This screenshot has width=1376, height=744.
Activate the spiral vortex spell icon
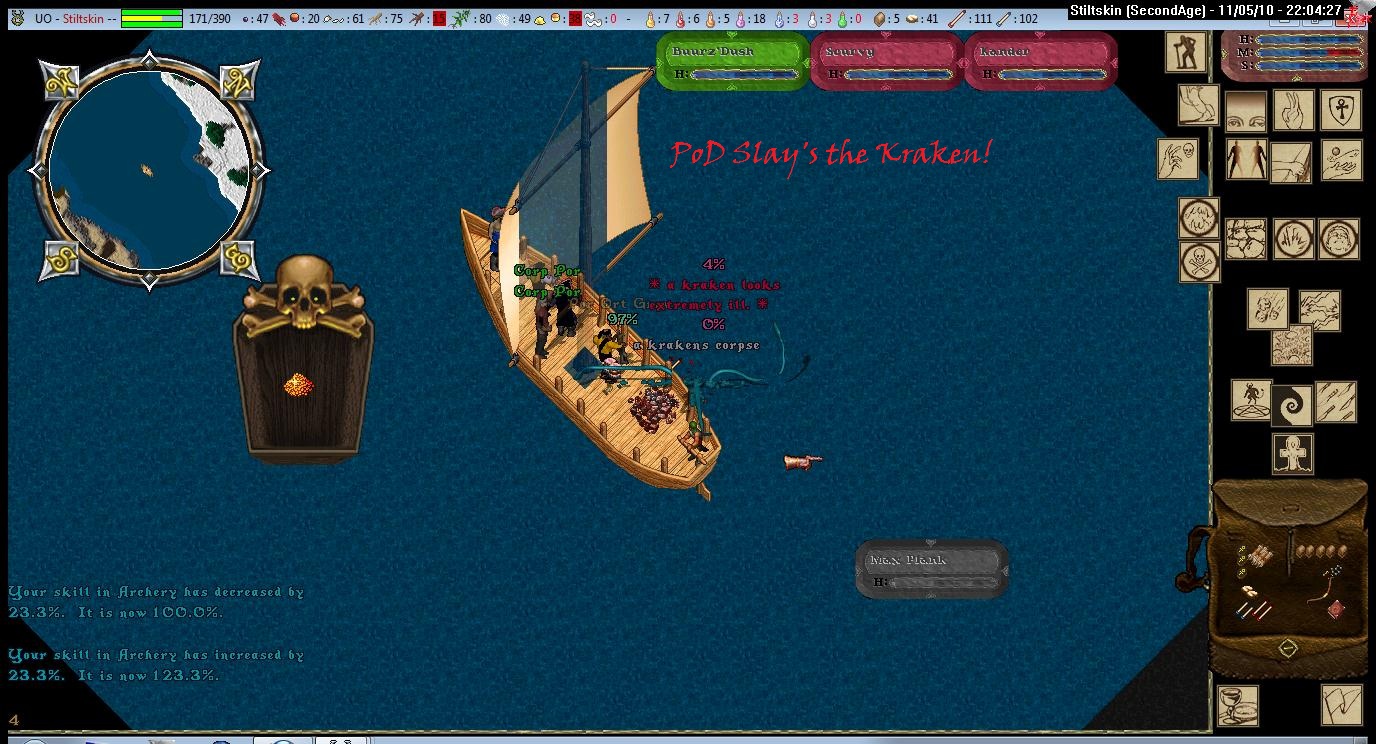(1292, 404)
